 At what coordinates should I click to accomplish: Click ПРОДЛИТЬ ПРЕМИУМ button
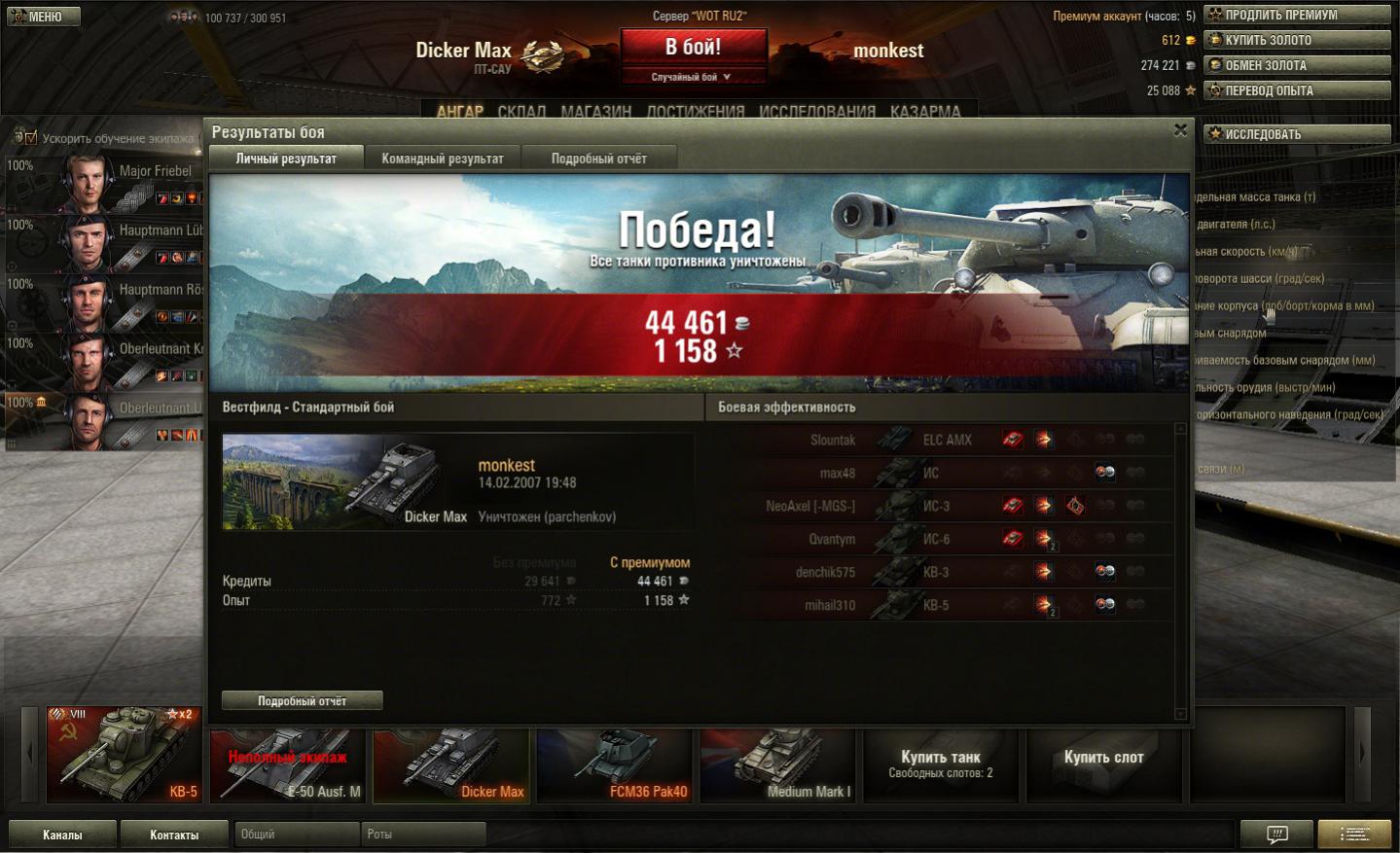click(x=1296, y=15)
